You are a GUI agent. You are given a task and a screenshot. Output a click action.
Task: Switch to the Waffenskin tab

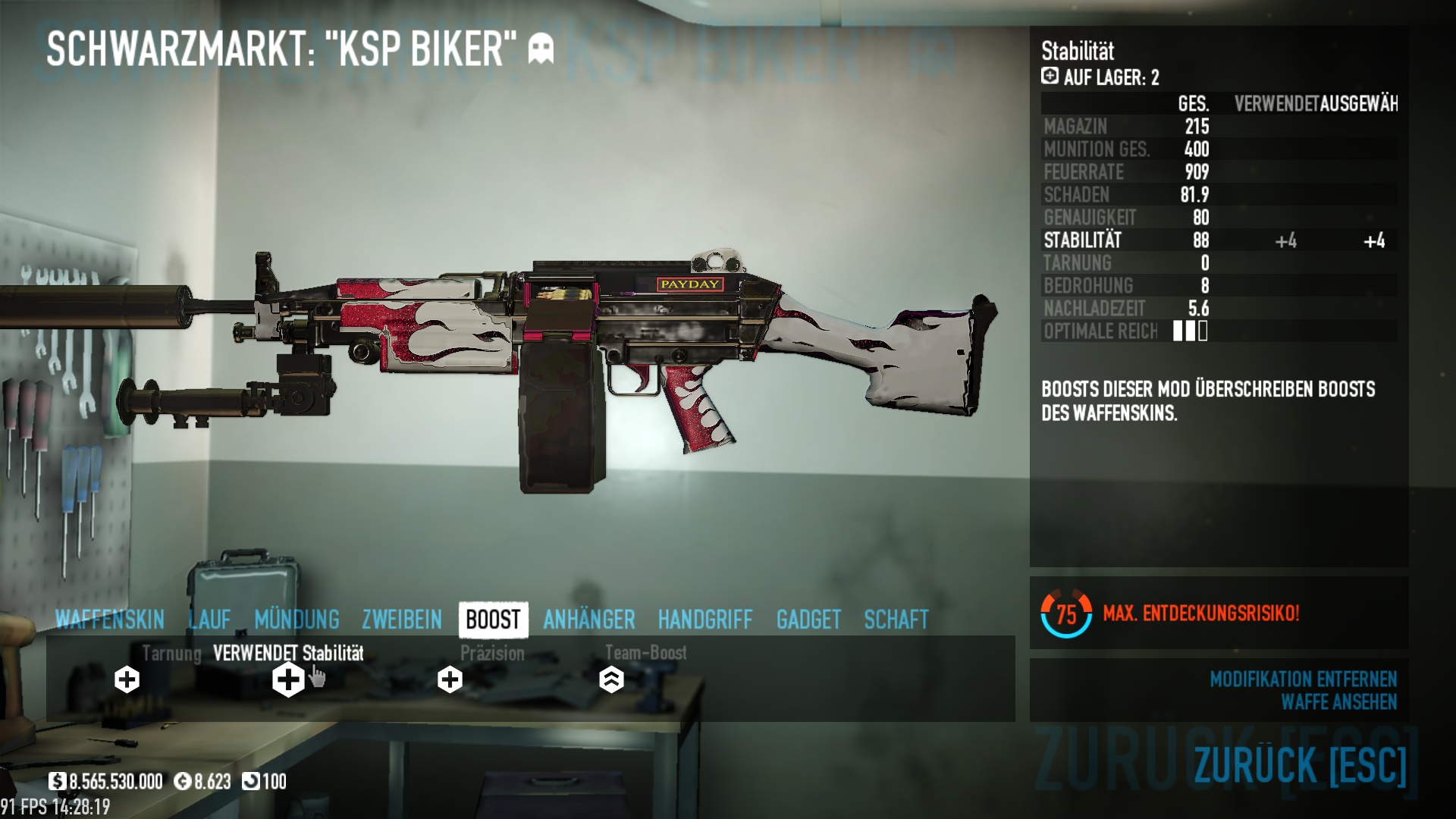110,620
